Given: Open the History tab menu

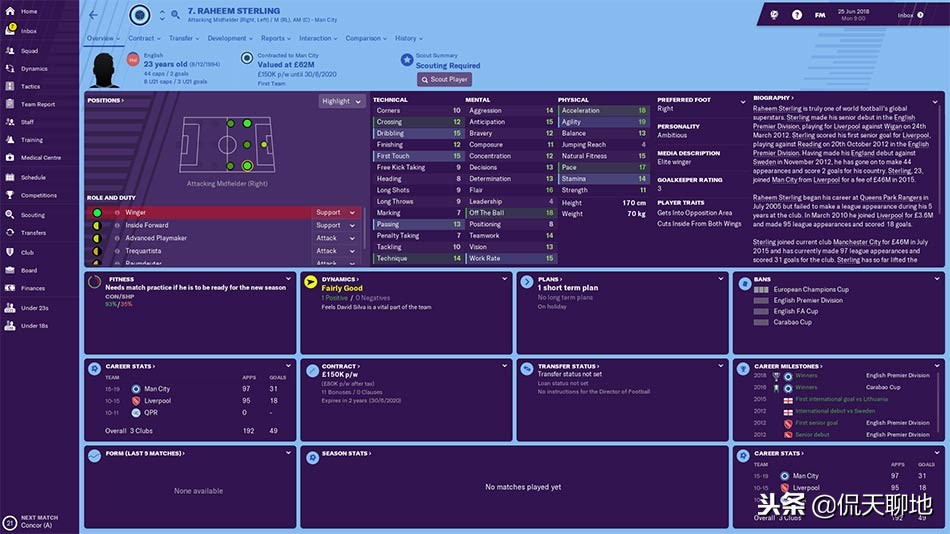Looking at the screenshot, I should [407, 39].
